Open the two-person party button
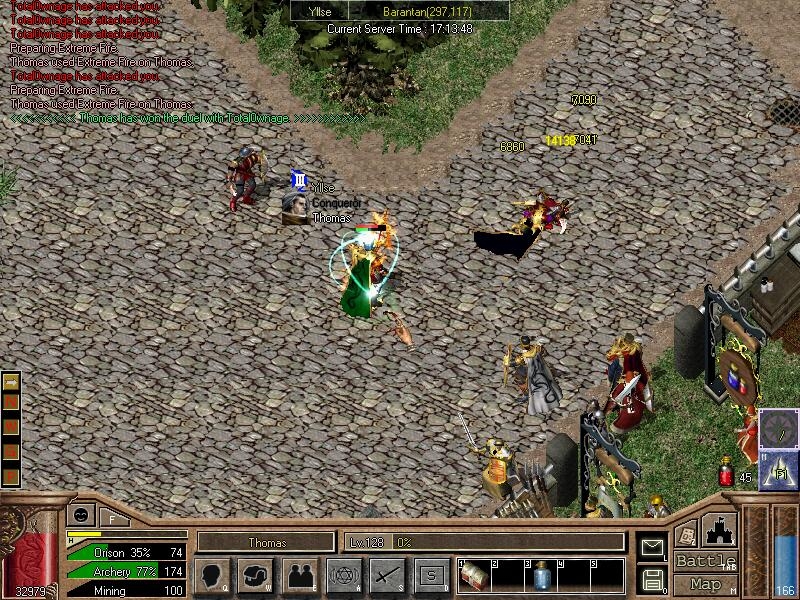 [x=300, y=575]
